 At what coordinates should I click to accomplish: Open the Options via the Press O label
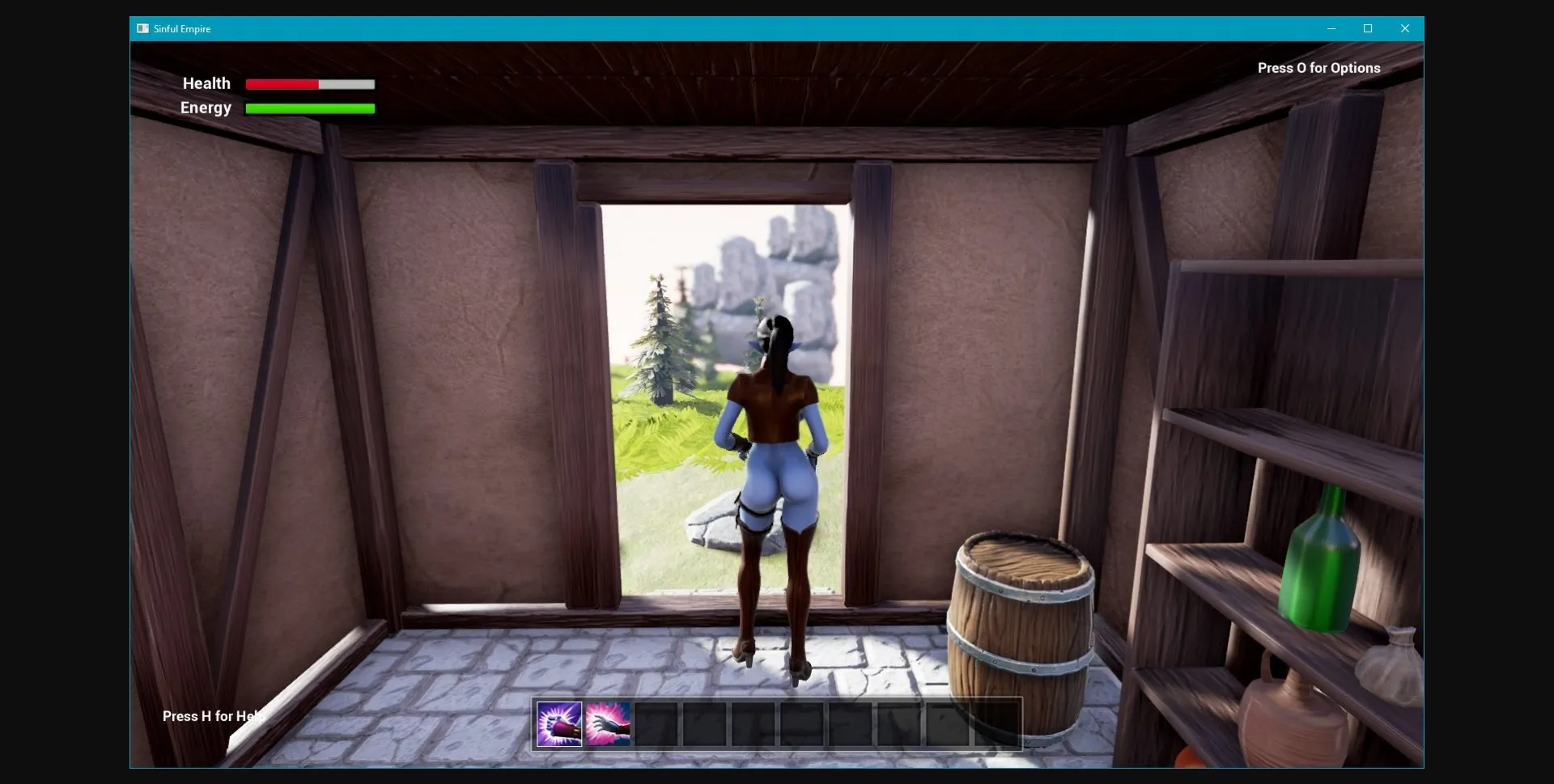[1318, 68]
